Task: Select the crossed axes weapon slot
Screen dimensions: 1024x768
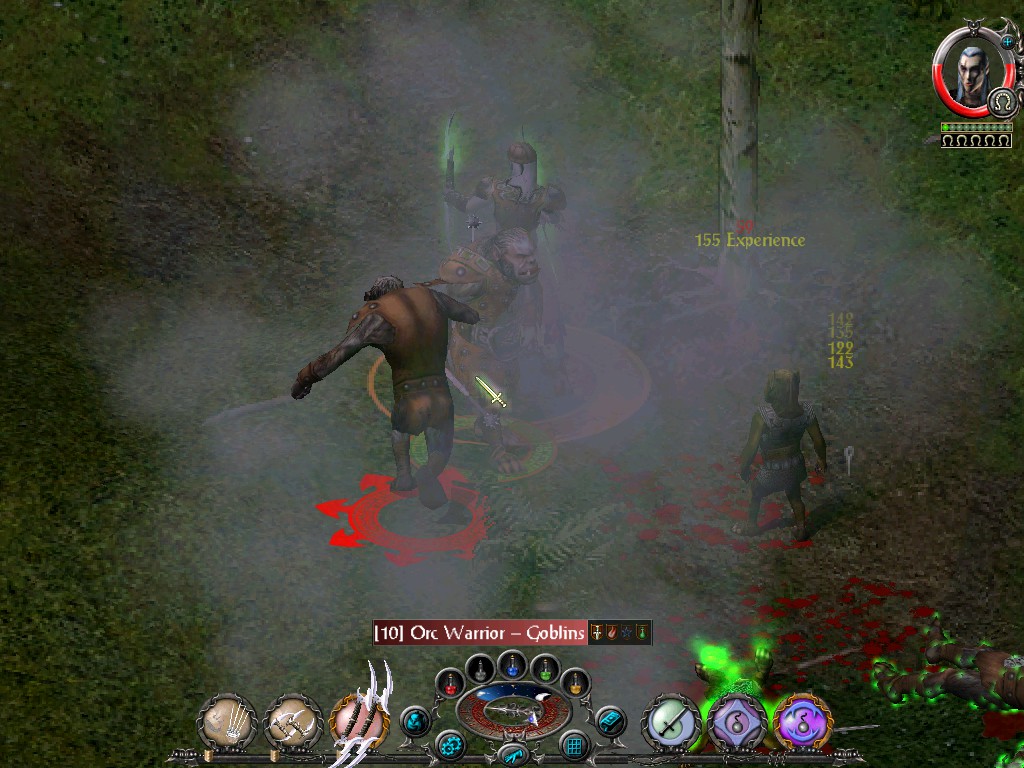Action: pyautogui.click(x=293, y=723)
